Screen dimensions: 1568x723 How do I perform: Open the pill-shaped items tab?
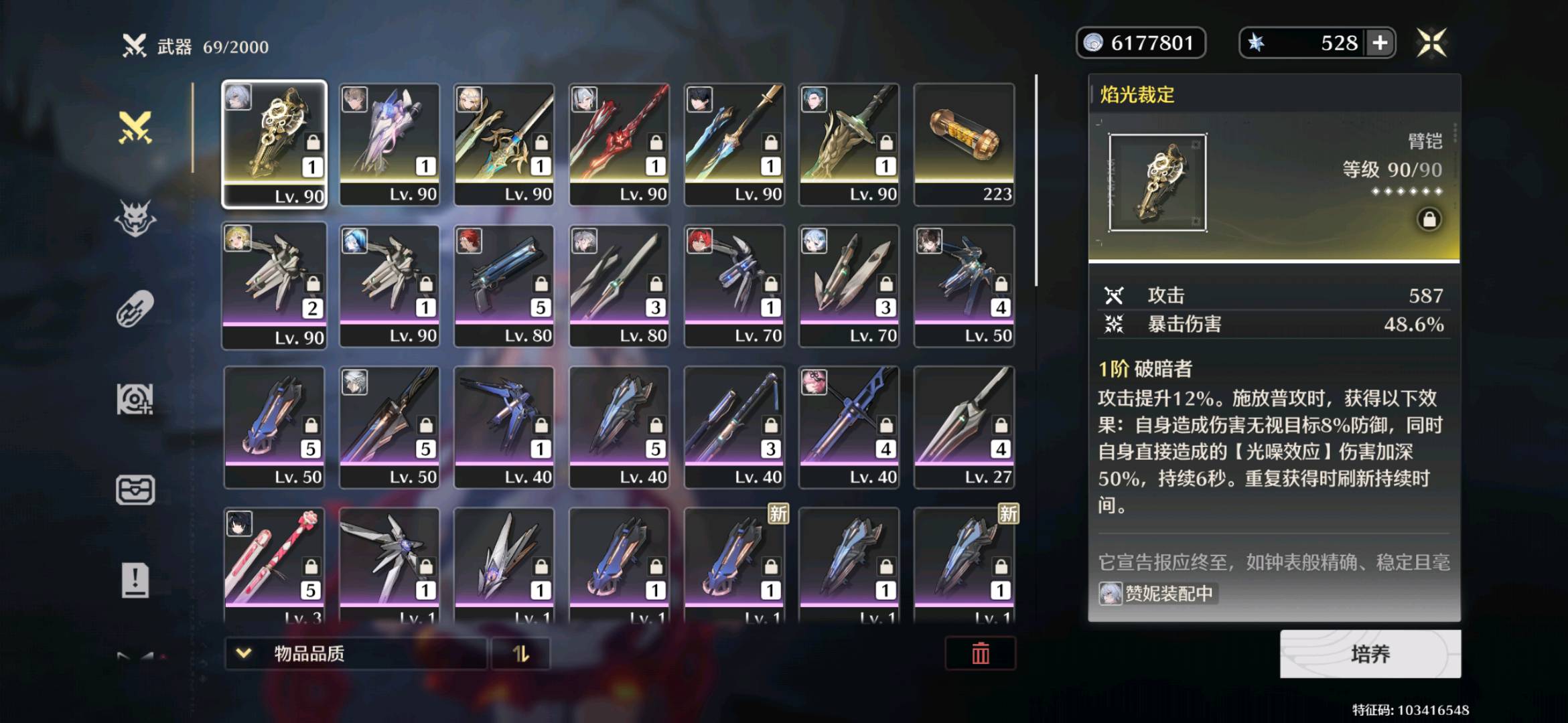pos(135,309)
